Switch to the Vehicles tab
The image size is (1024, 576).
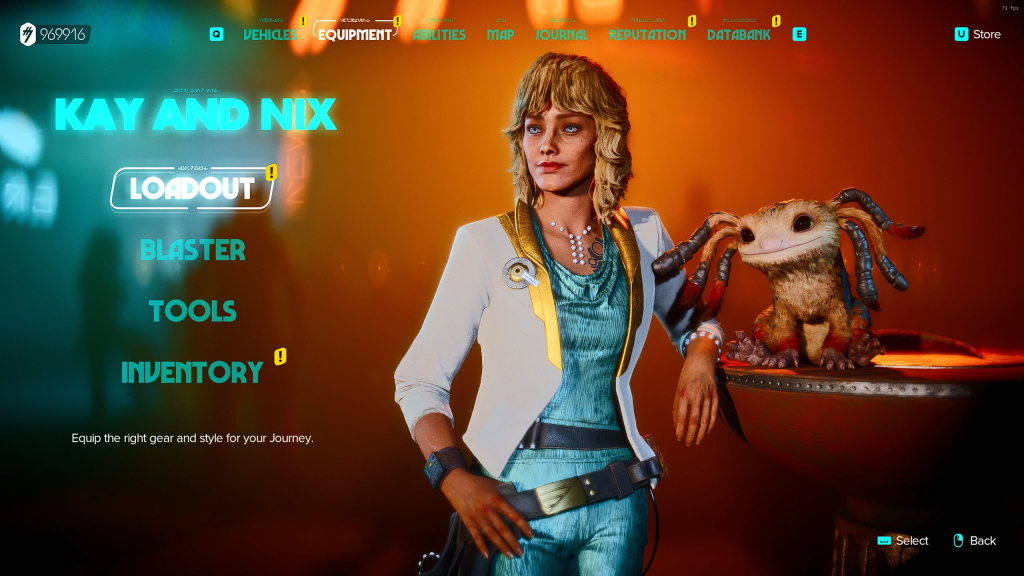point(270,35)
